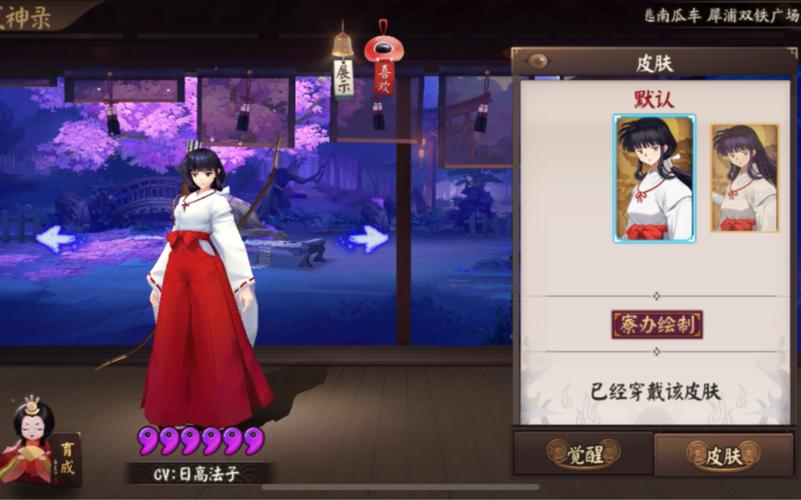Open the 寮办绘制 illustration button
The height and width of the screenshot is (500, 801).
656,324
